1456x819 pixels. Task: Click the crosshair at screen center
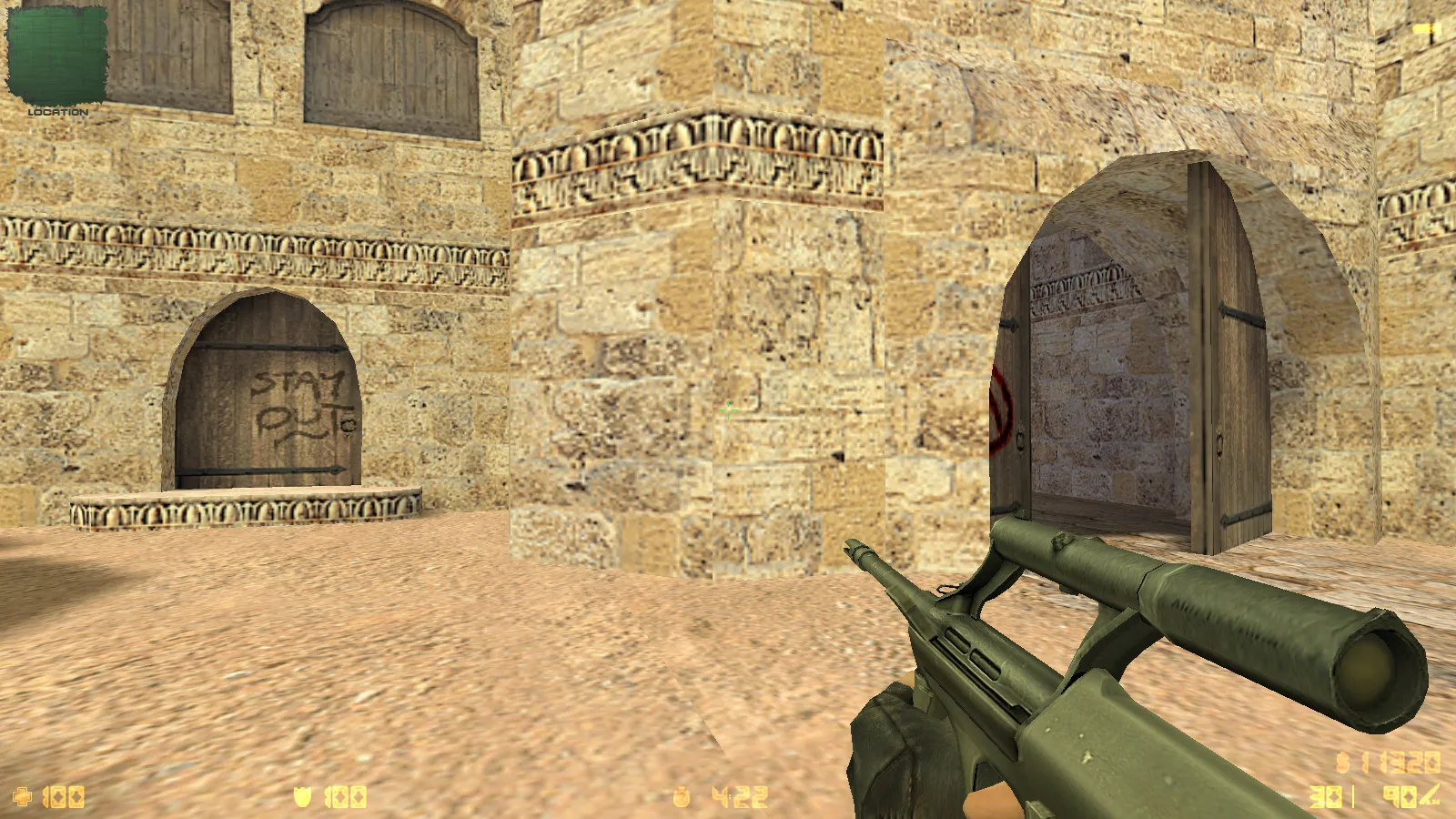(728, 411)
